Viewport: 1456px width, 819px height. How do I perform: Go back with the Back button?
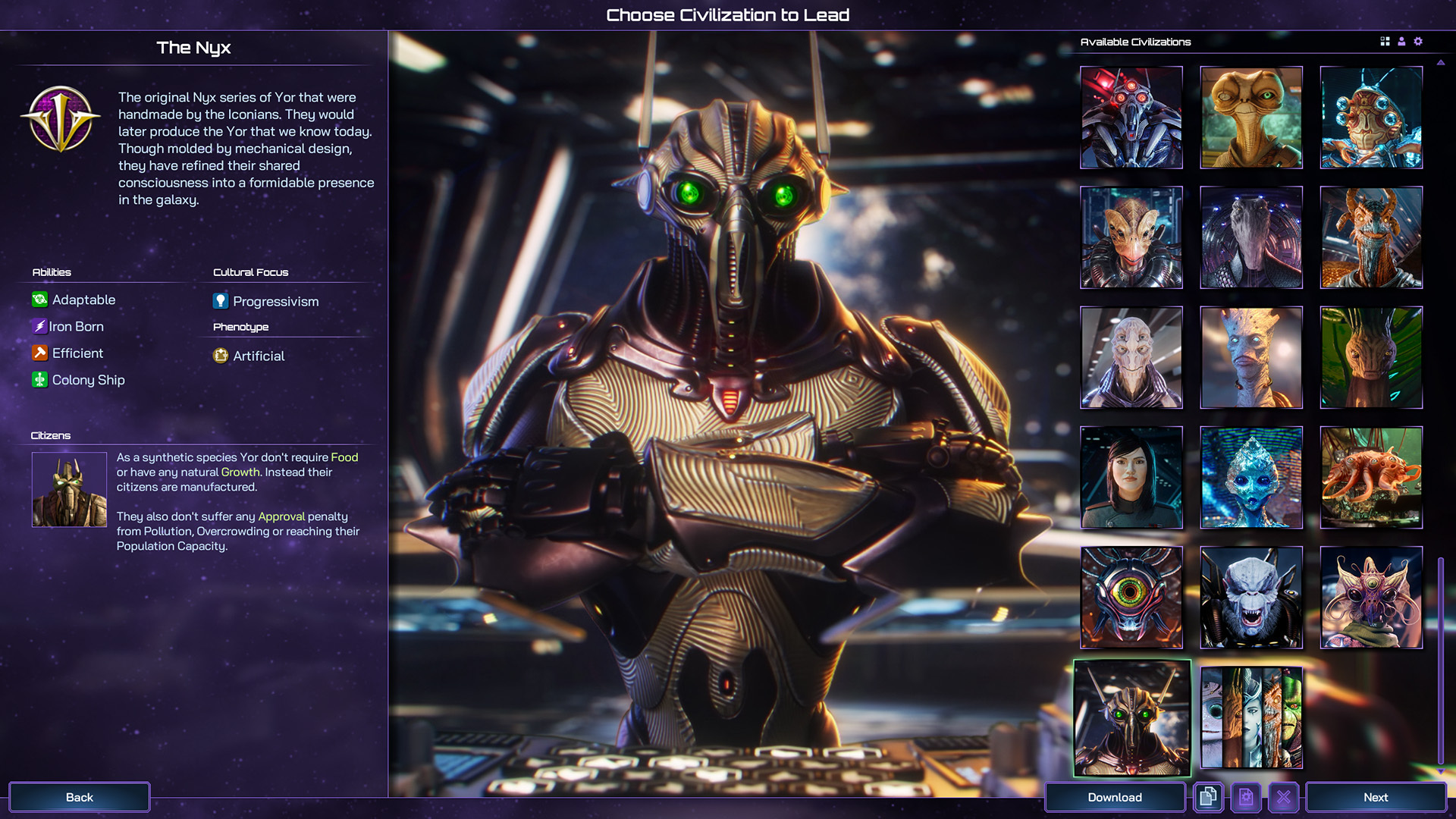coord(79,797)
